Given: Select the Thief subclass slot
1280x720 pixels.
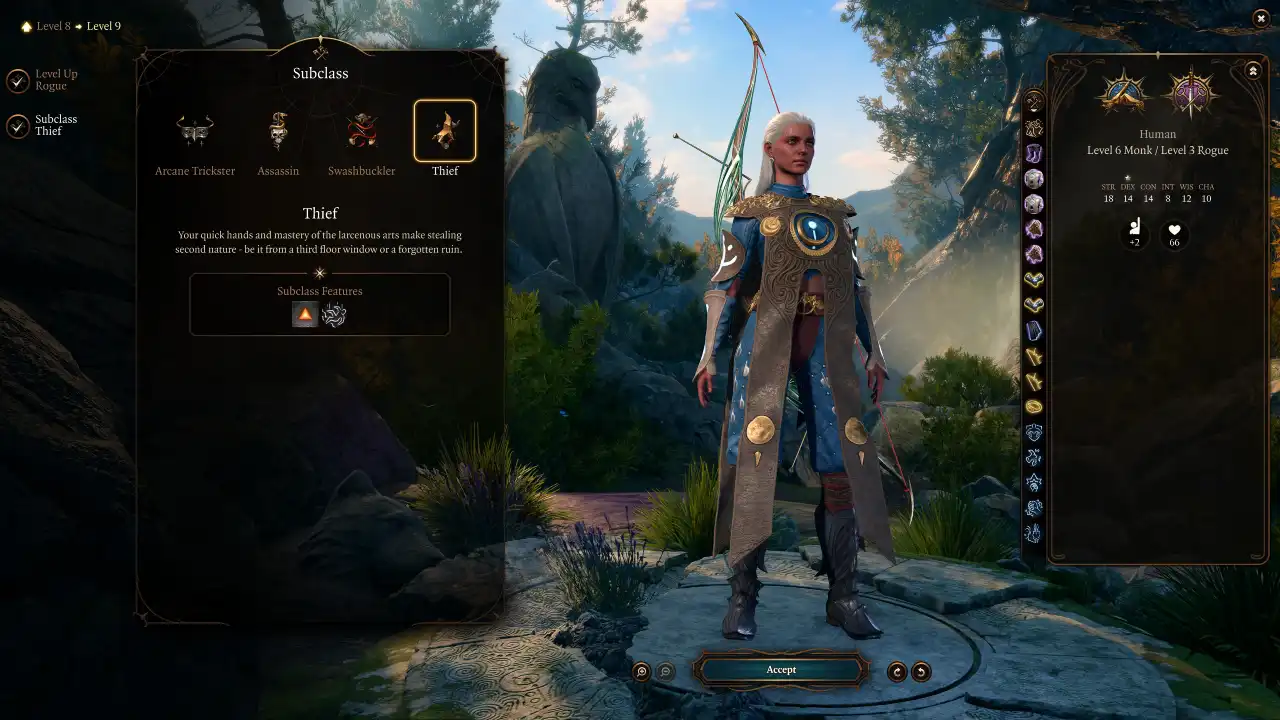Looking at the screenshot, I should 445,130.
